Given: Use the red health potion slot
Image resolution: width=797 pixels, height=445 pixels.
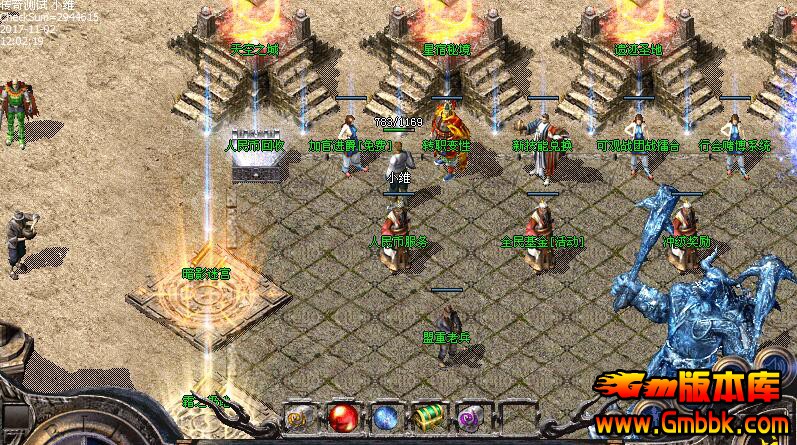Looking at the screenshot, I should pos(344,417).
